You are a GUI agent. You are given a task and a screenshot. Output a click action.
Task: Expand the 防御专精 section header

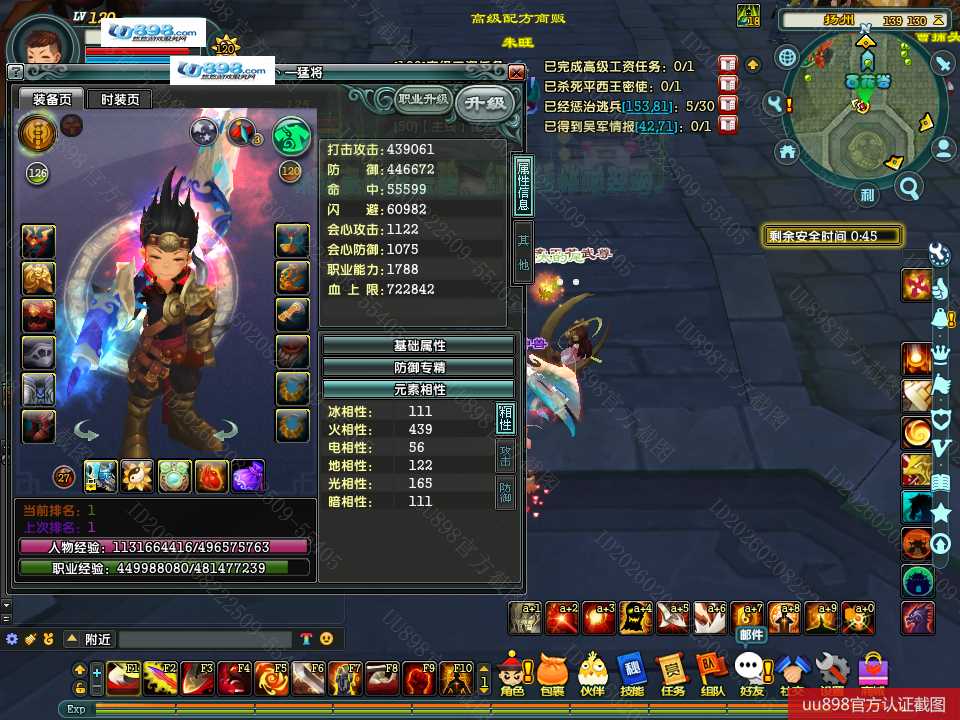click(418, 367)
